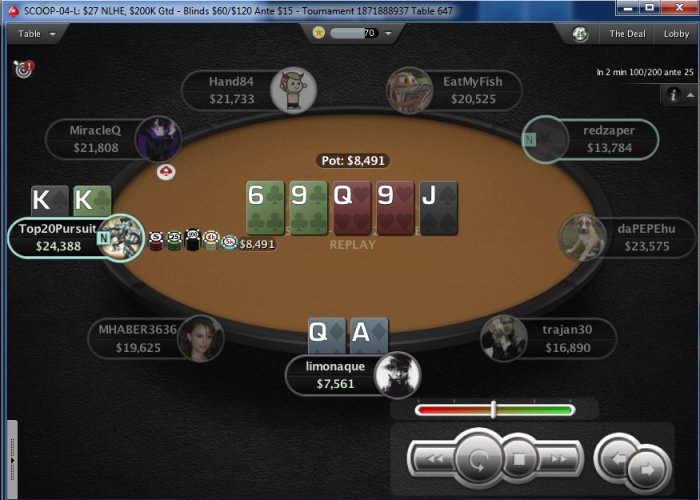Open the info panel icon

click(674, 94)
